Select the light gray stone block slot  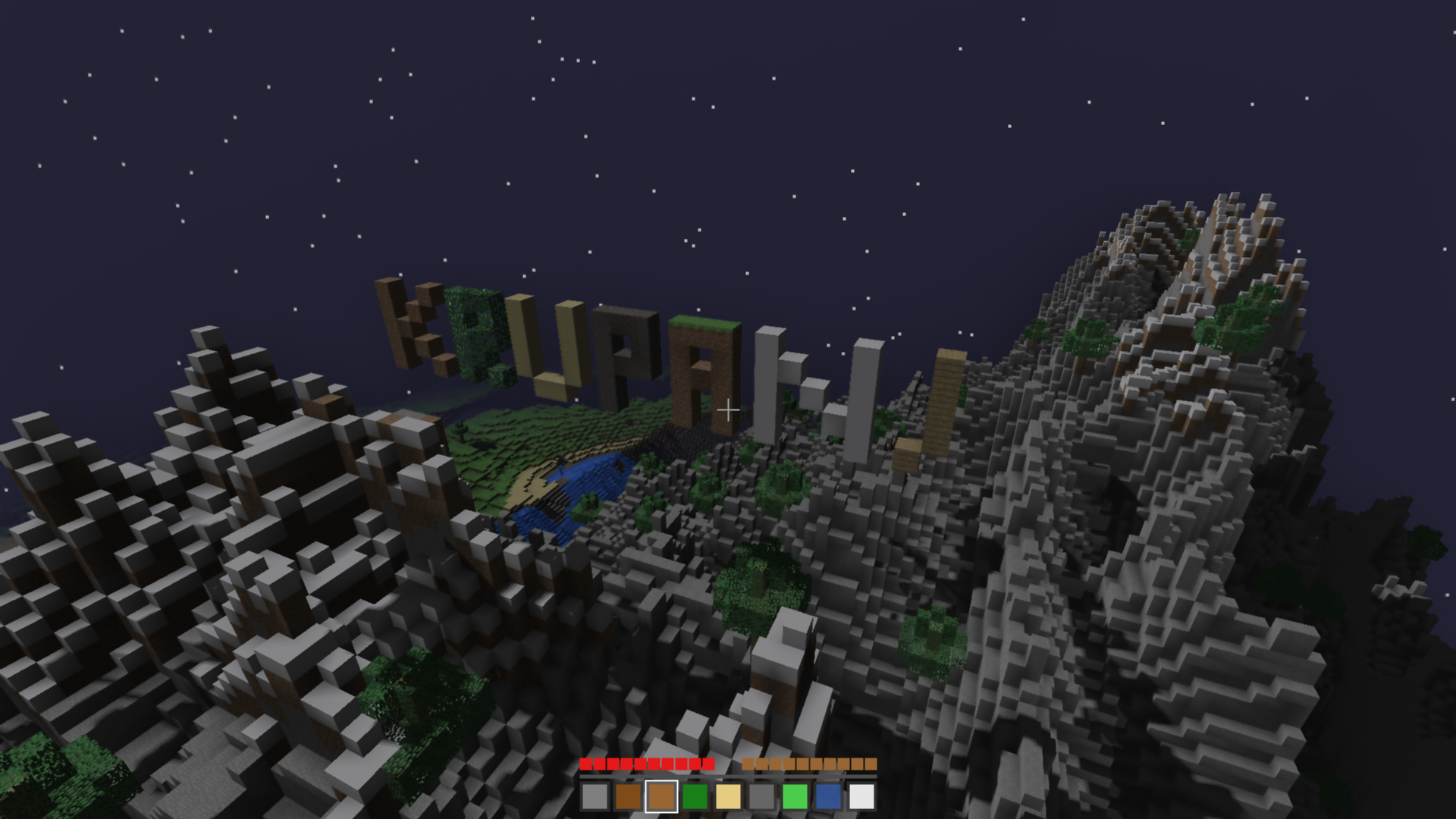595,797
